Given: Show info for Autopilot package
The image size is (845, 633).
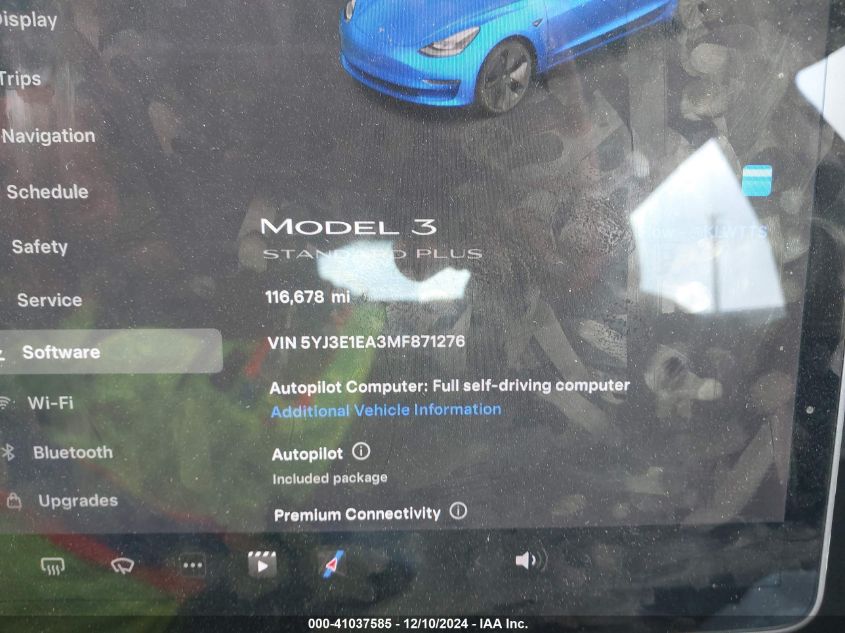Looking at the screenshot, I should click(362, 452).
